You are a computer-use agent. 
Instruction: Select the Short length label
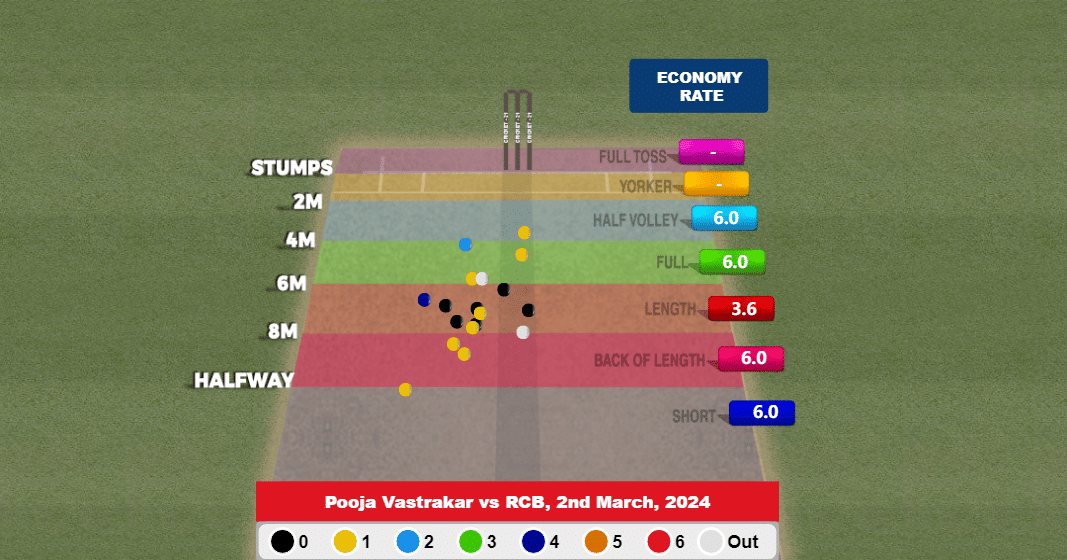[693, 416]
